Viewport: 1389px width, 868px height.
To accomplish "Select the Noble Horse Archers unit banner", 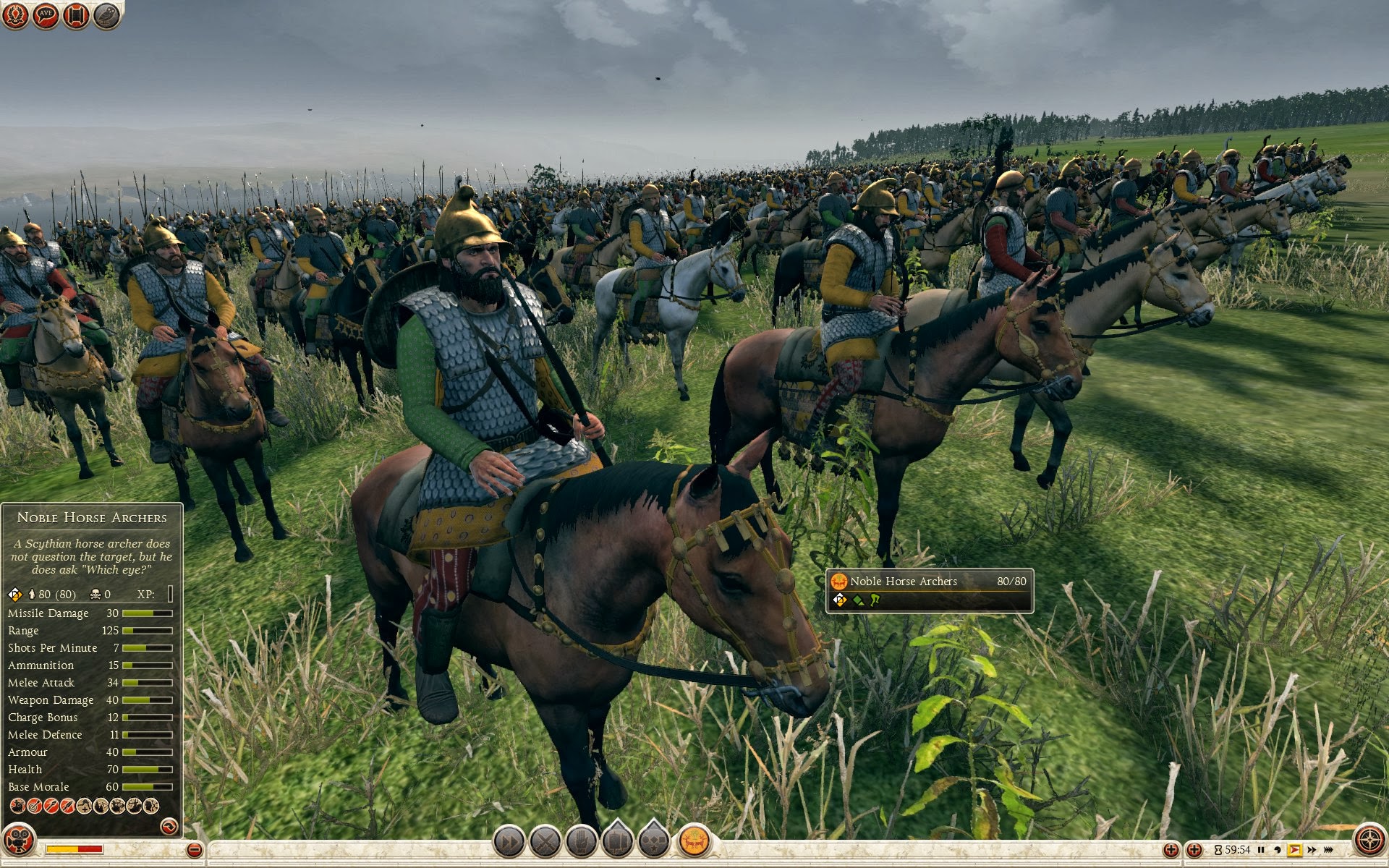I will pyautogui.click(x=929, y=590).
